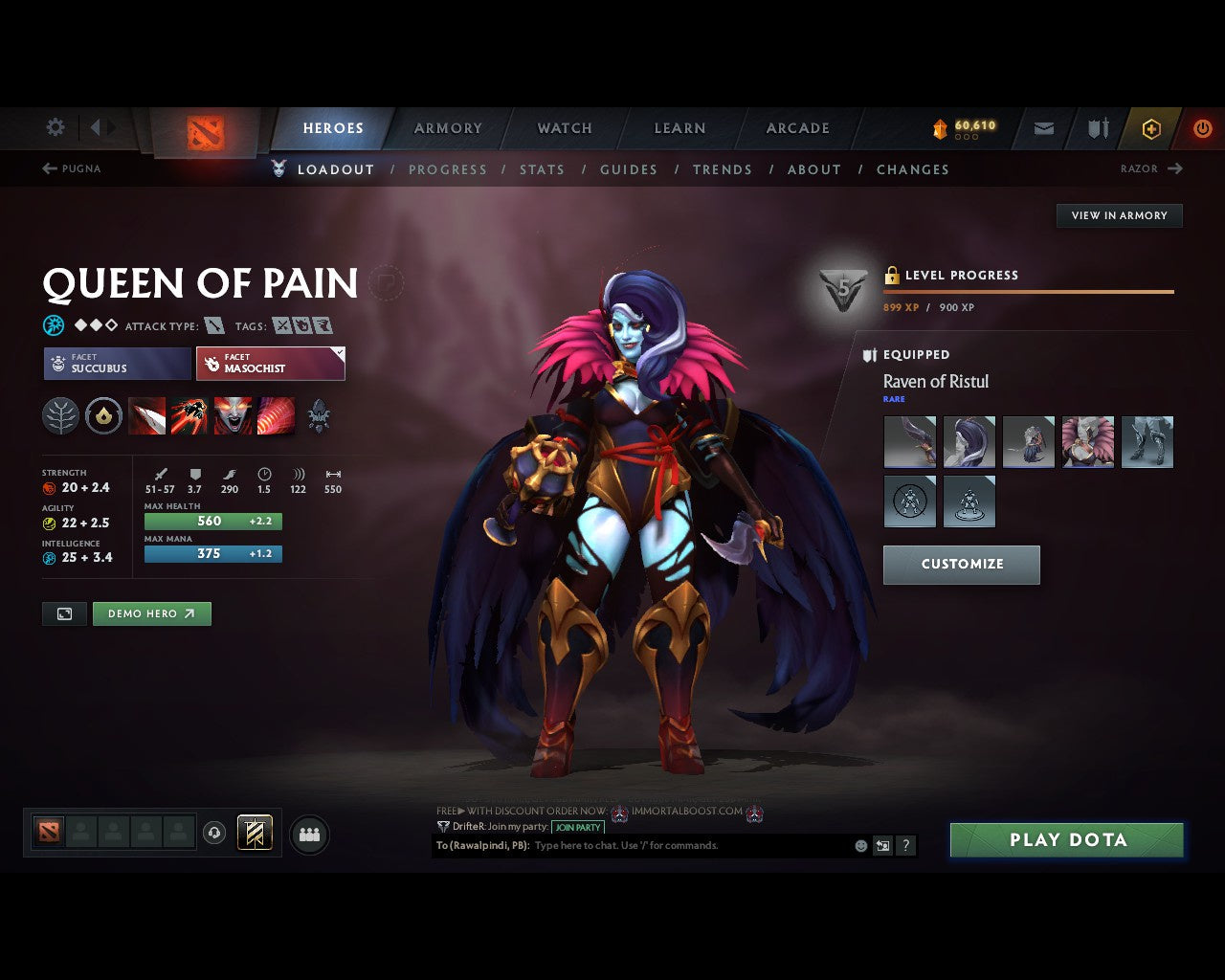
Task: Select the Masochist facet
Action: click(x=271, y=364)
